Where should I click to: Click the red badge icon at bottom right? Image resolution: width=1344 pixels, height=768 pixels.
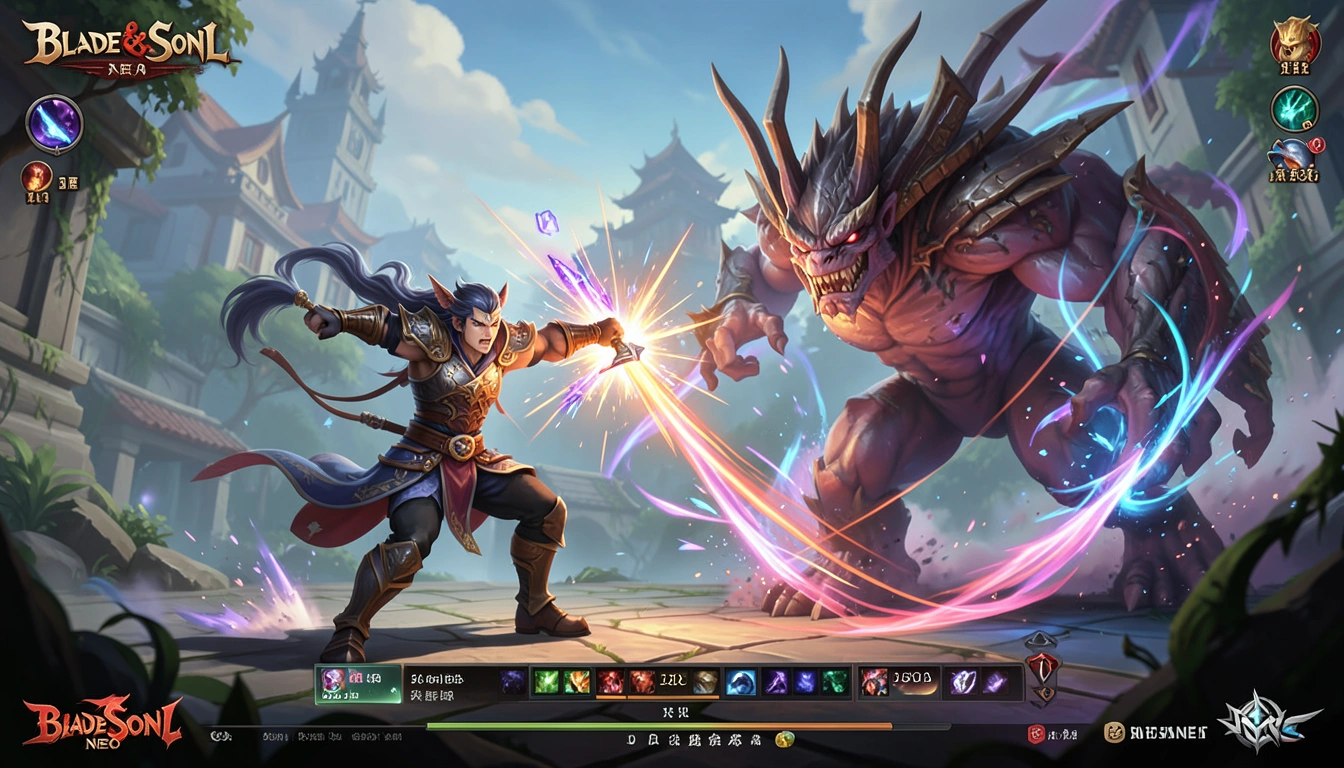(x=1037, y=734)
